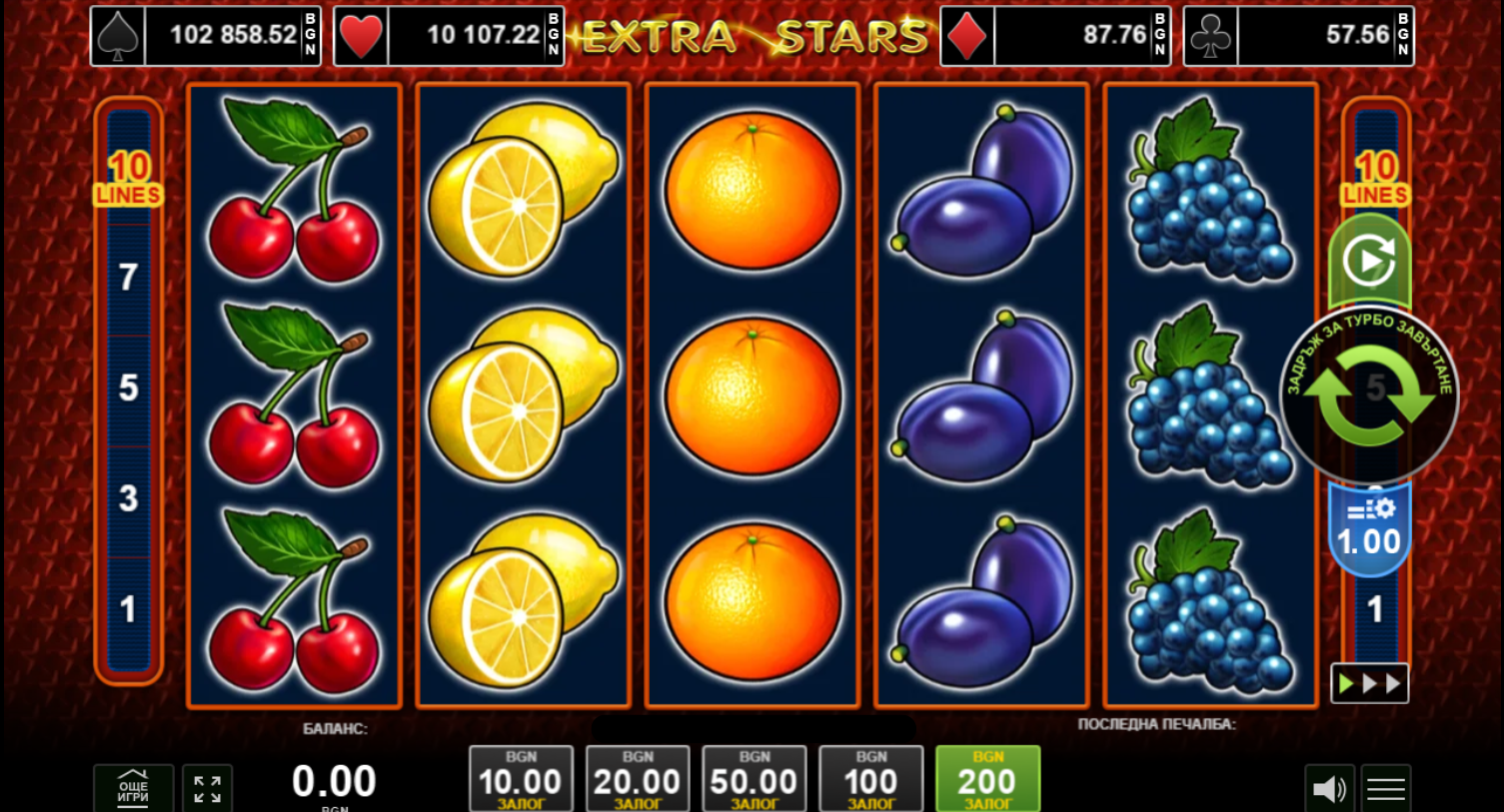Activate the autoplay button
The width and height of the screenshot is (1504, 812).
pyautogui.click(x=1369, y=261)
